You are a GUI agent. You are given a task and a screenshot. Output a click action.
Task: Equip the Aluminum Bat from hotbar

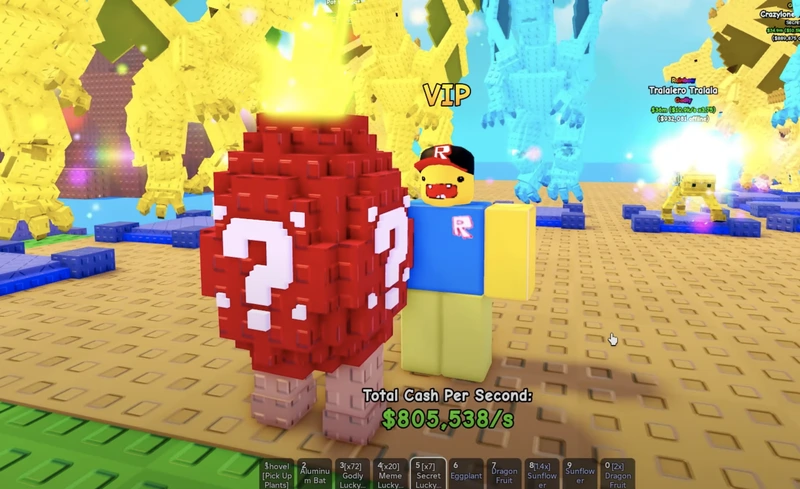click(316, 474)
